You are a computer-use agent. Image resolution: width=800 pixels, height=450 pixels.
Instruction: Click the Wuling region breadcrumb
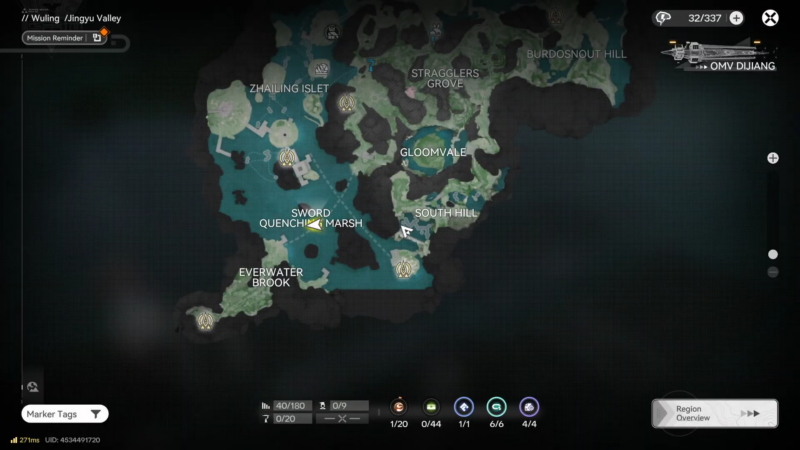pyautogui.click(x=43, y=18)
